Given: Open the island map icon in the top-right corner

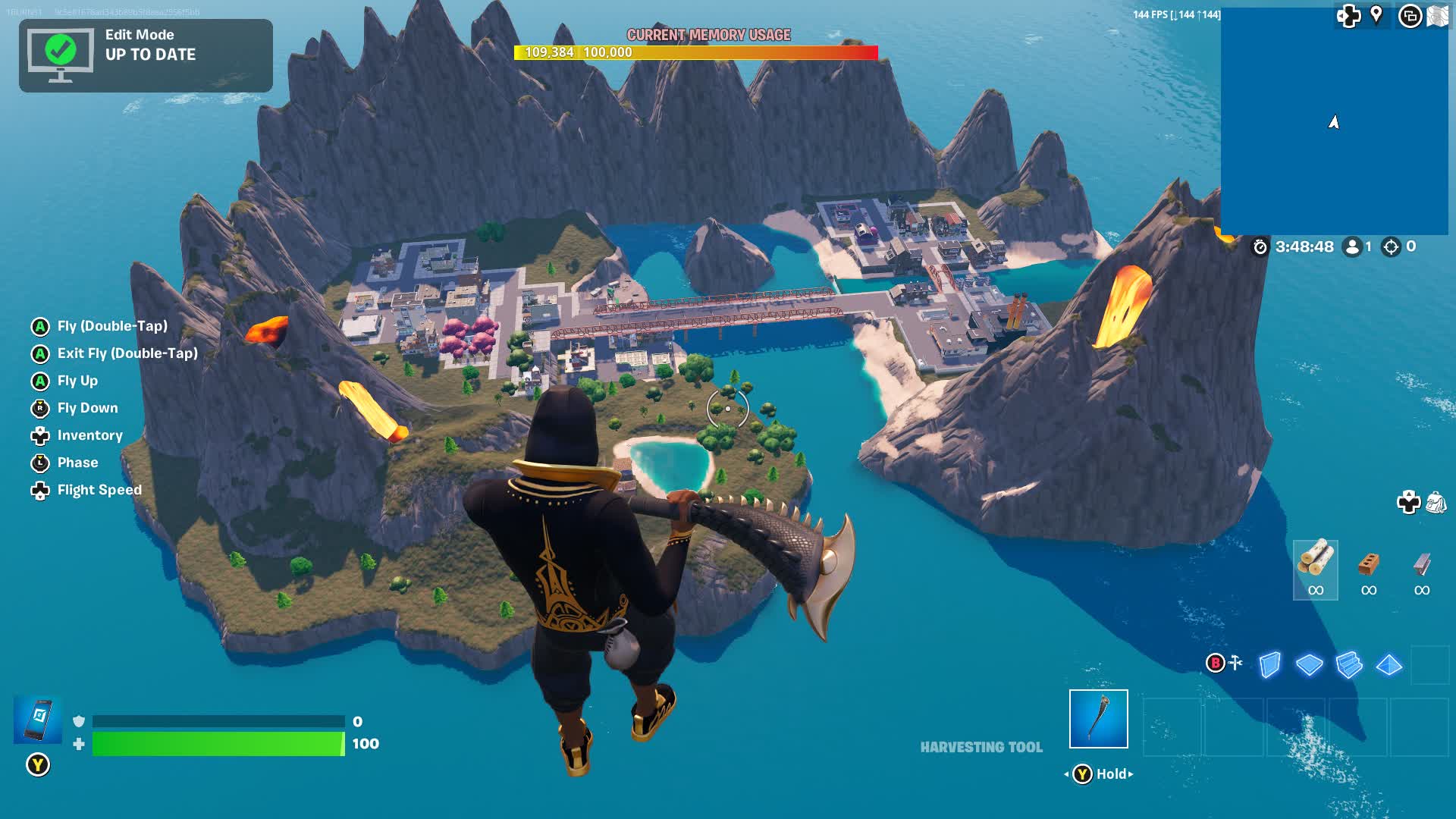Looking at the screenshot, I should click(1439, 17).
